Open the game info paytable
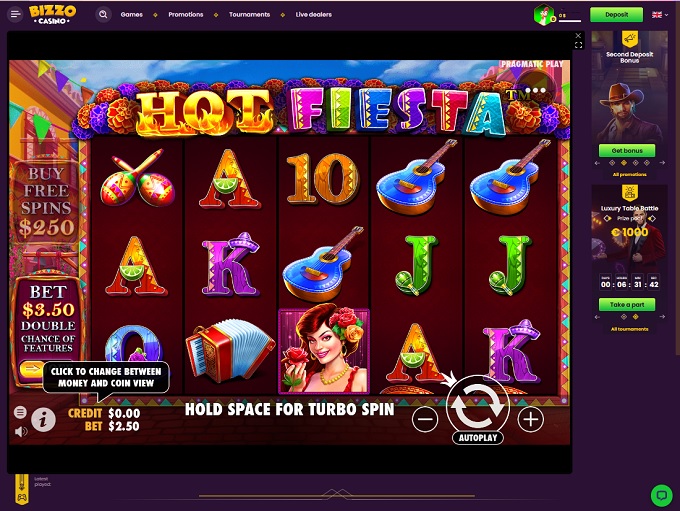 (x=43, y=419)
